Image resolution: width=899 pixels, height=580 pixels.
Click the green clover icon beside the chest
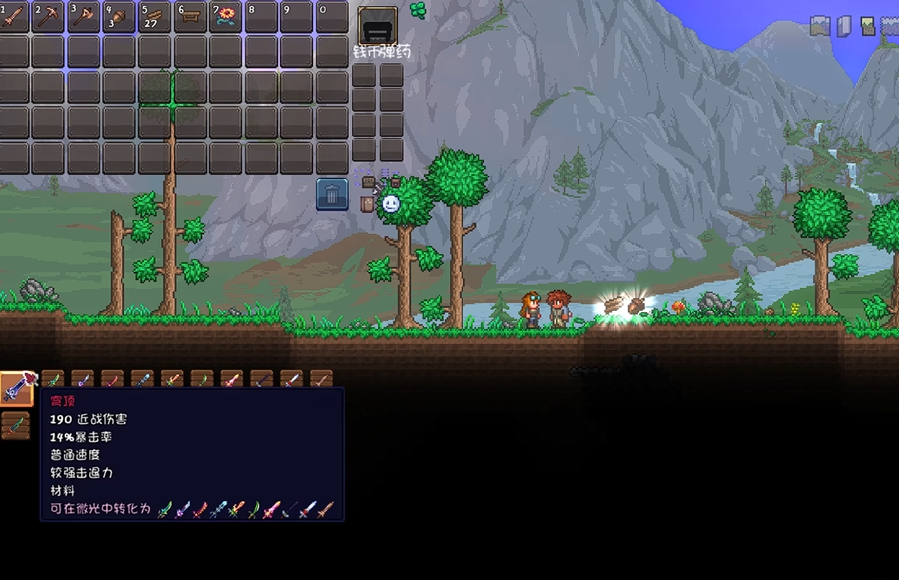click(x=418, y=11)
